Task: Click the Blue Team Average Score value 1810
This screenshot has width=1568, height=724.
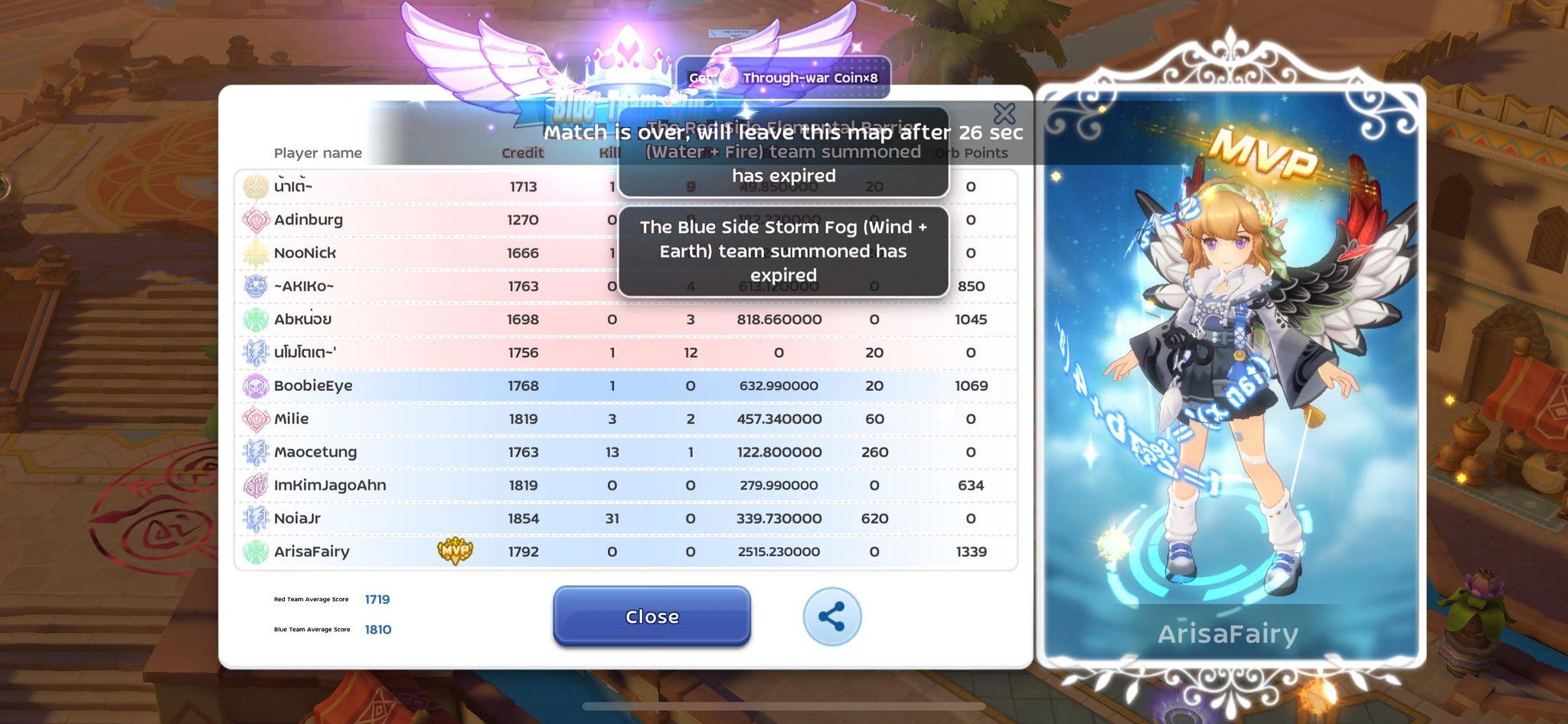Action: (x=378, y=629)
